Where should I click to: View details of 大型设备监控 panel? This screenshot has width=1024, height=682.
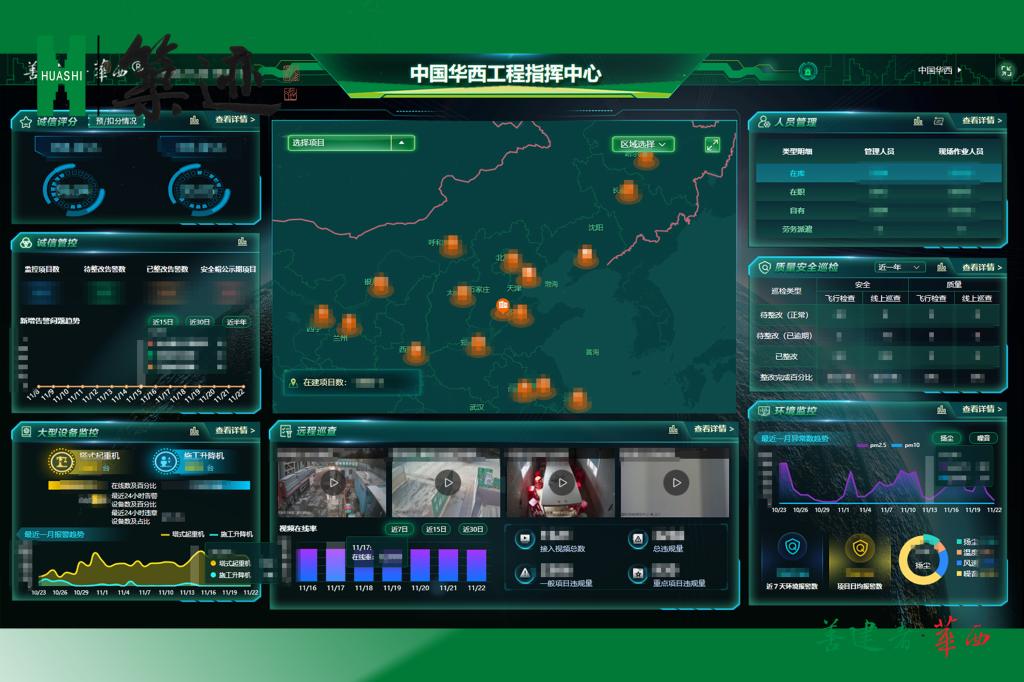(x=234, y=430)
